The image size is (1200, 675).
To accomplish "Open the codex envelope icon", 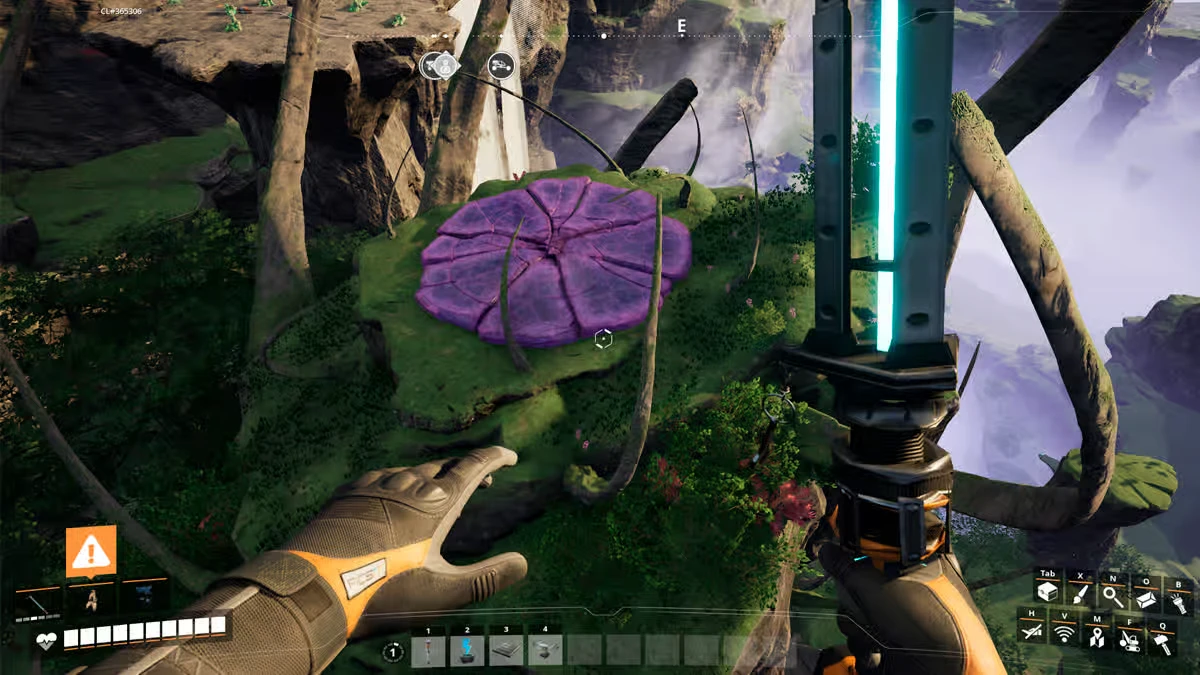I will (x=1146, y=598).
